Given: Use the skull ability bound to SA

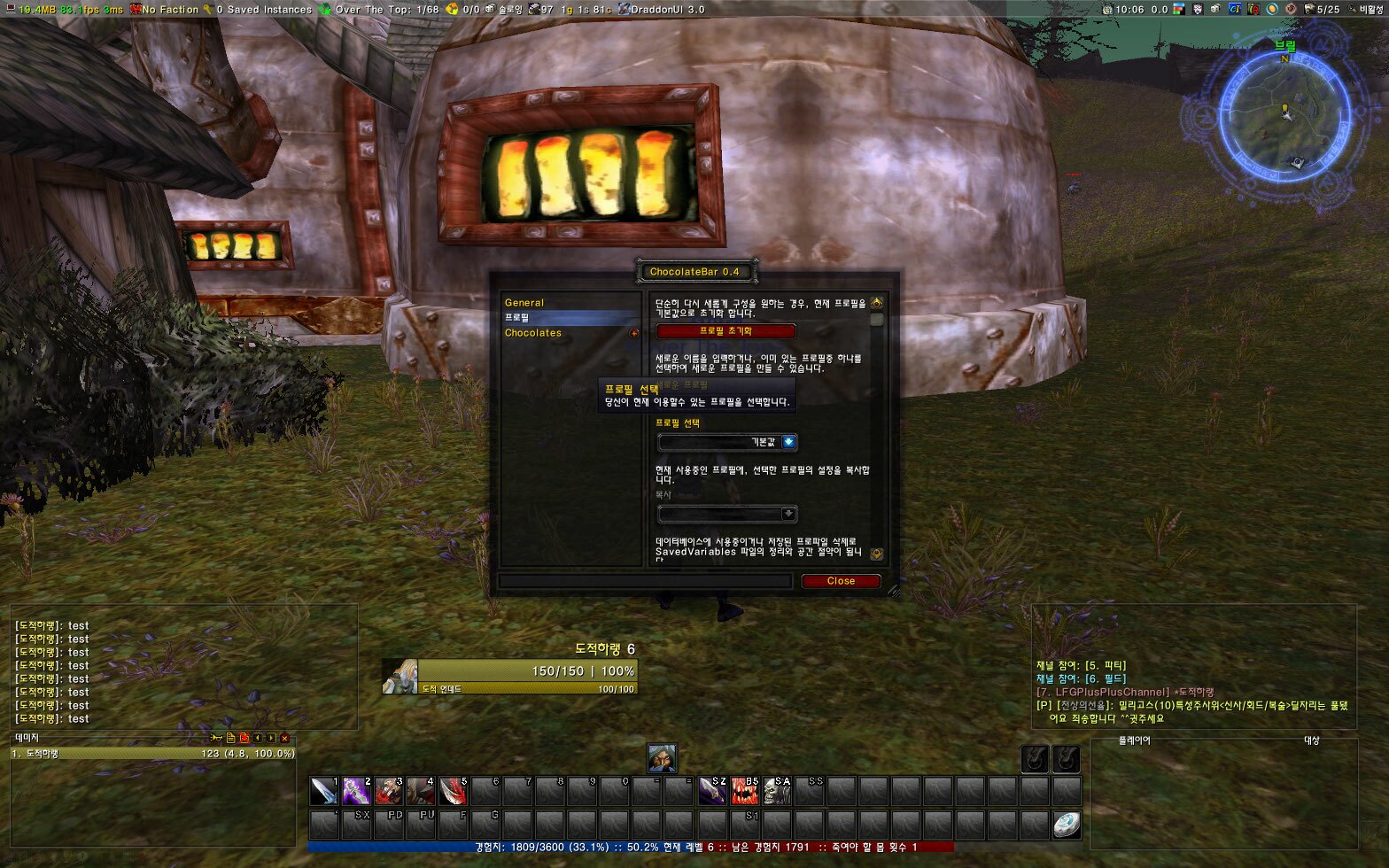Looking at the screenshot, I should point(777,791).
